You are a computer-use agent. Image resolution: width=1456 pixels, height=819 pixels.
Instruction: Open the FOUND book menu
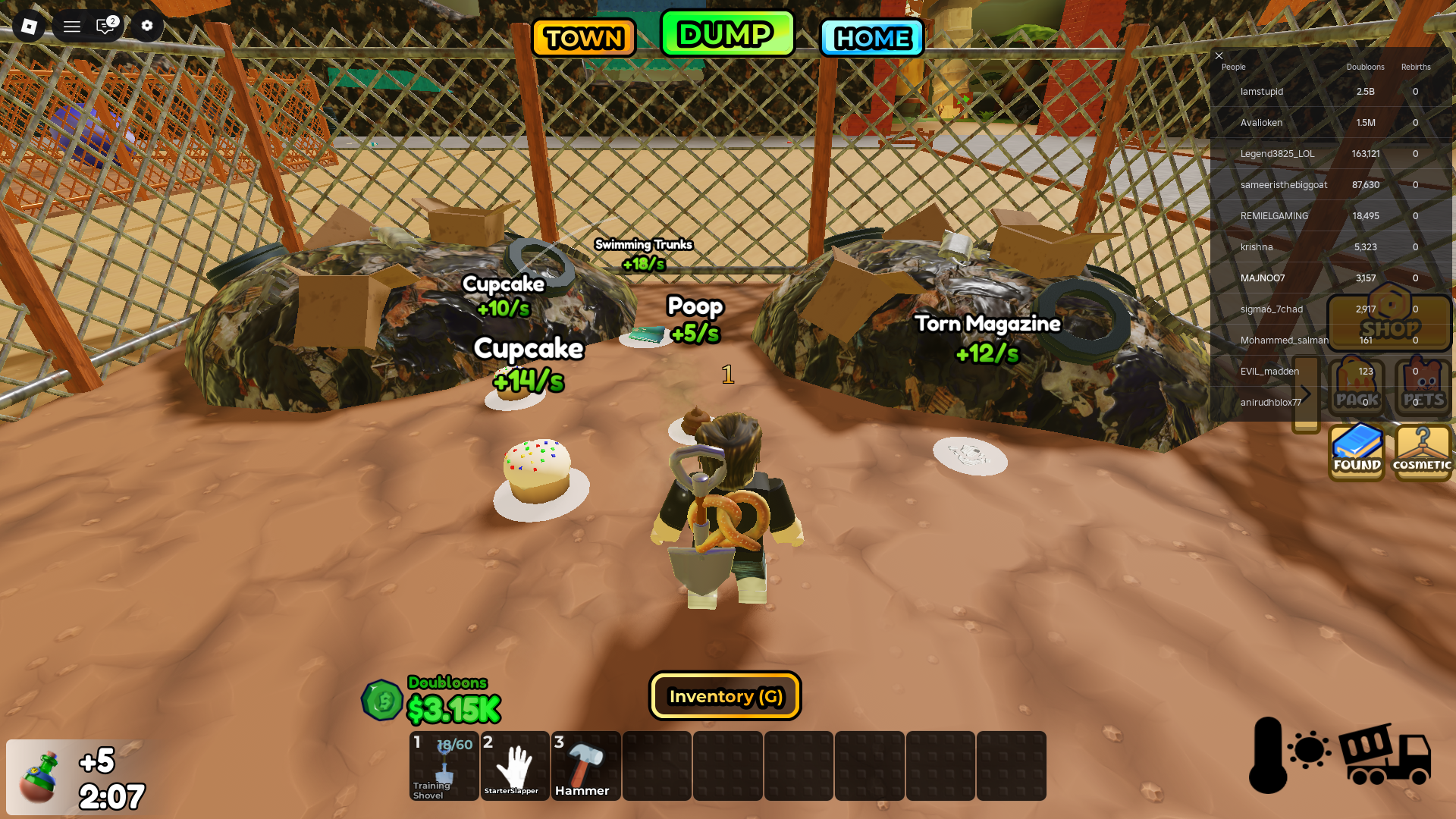[1357, 452]
